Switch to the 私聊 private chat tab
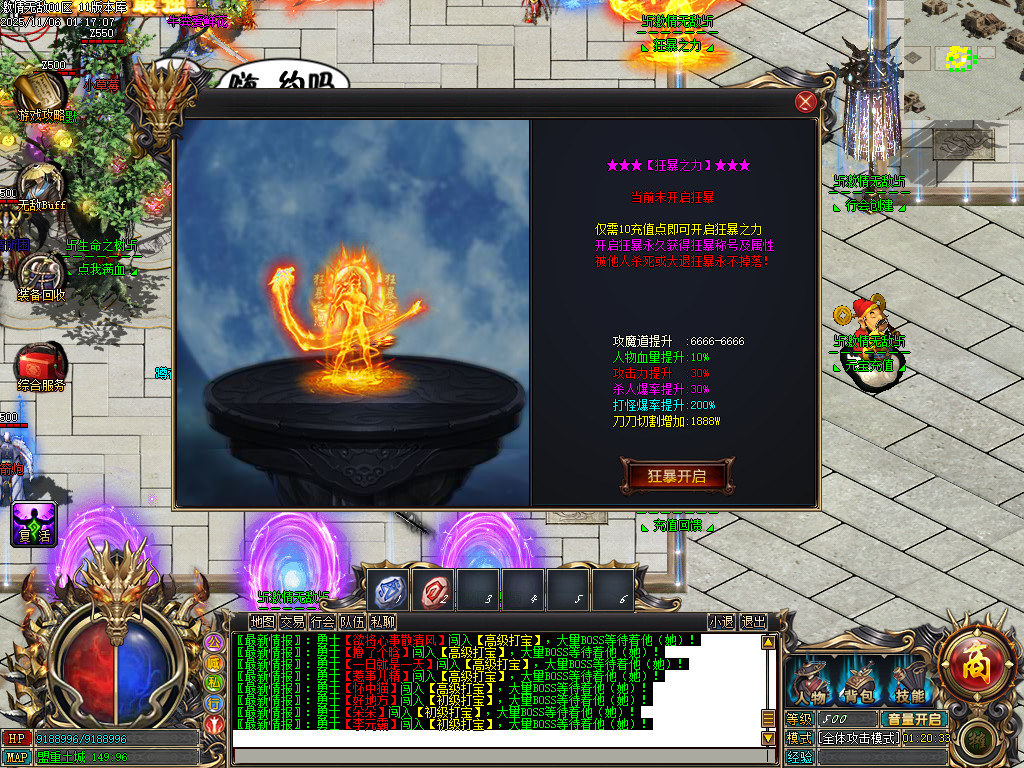 click(382, 621)
